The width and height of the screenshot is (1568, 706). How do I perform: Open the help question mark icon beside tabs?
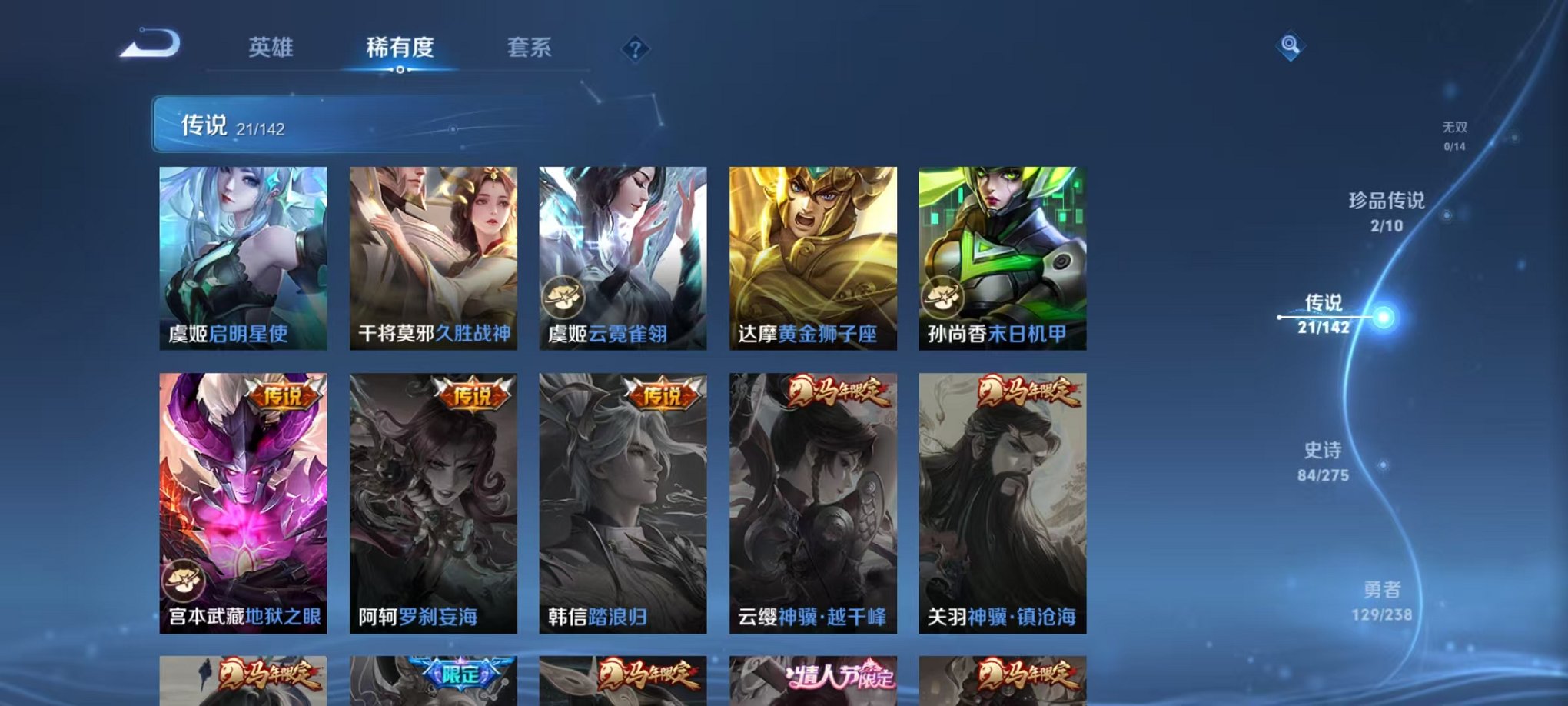click(x=635, y=48)
